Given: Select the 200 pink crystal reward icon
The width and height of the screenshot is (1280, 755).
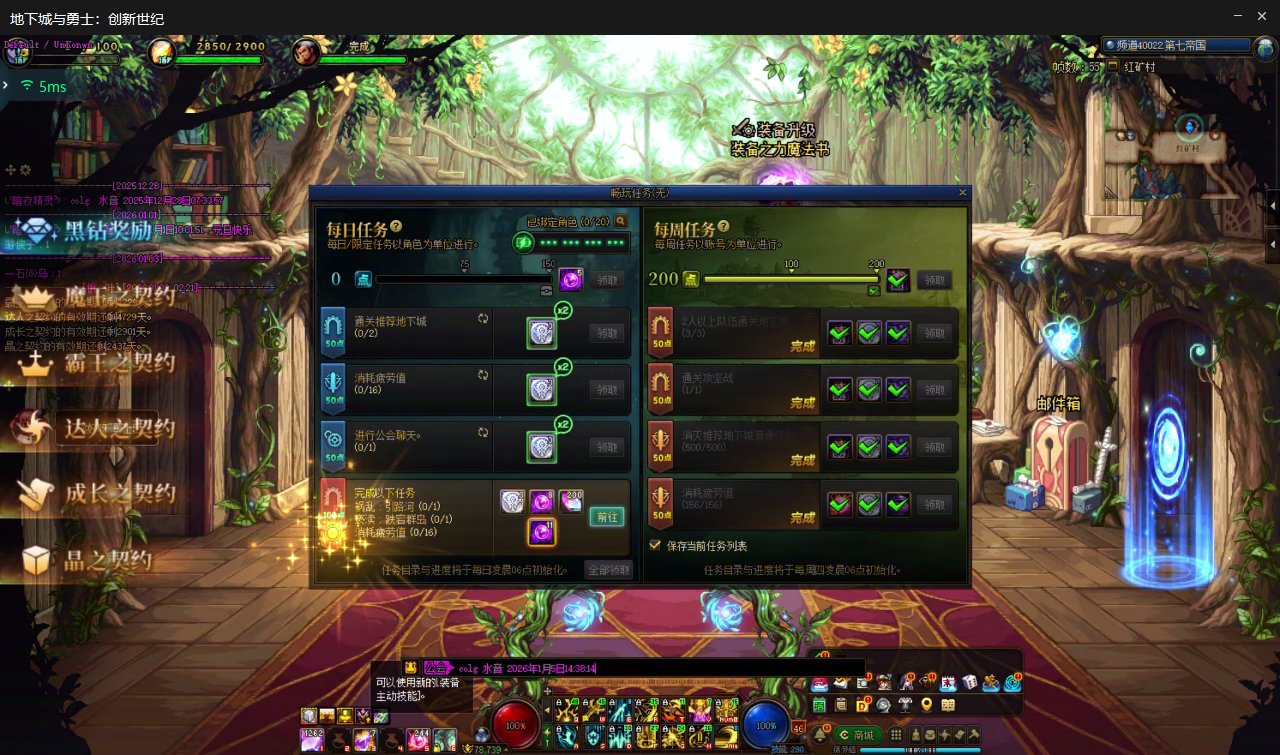Looking at the screenshot, I should tap(571, 501).
